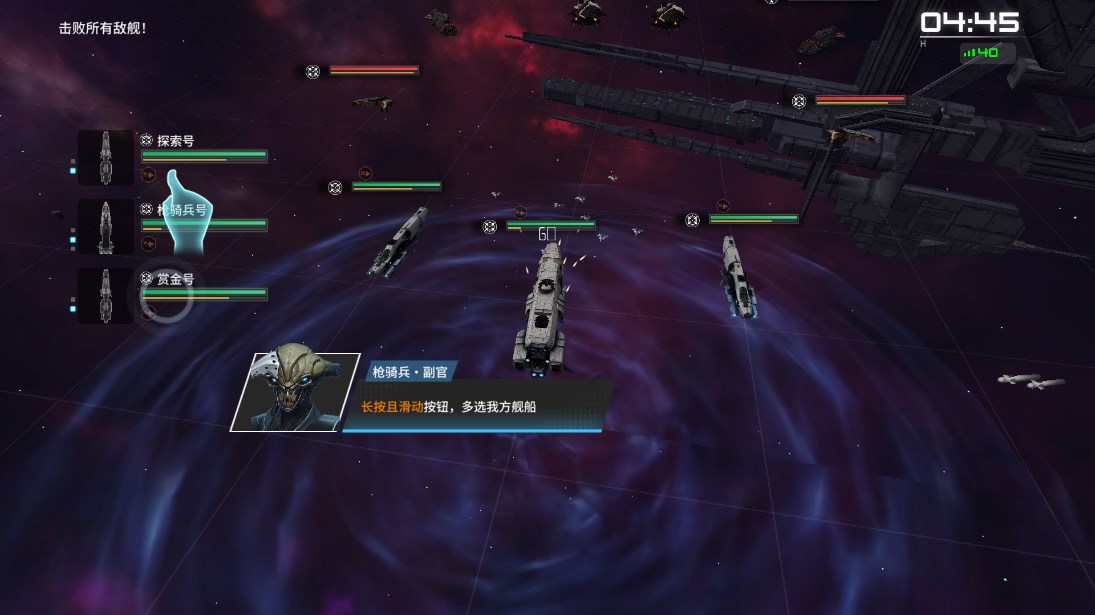Select the 枪骑兵号 ship card
Viewport: 1095px width, 615px height.
(106, 227)
